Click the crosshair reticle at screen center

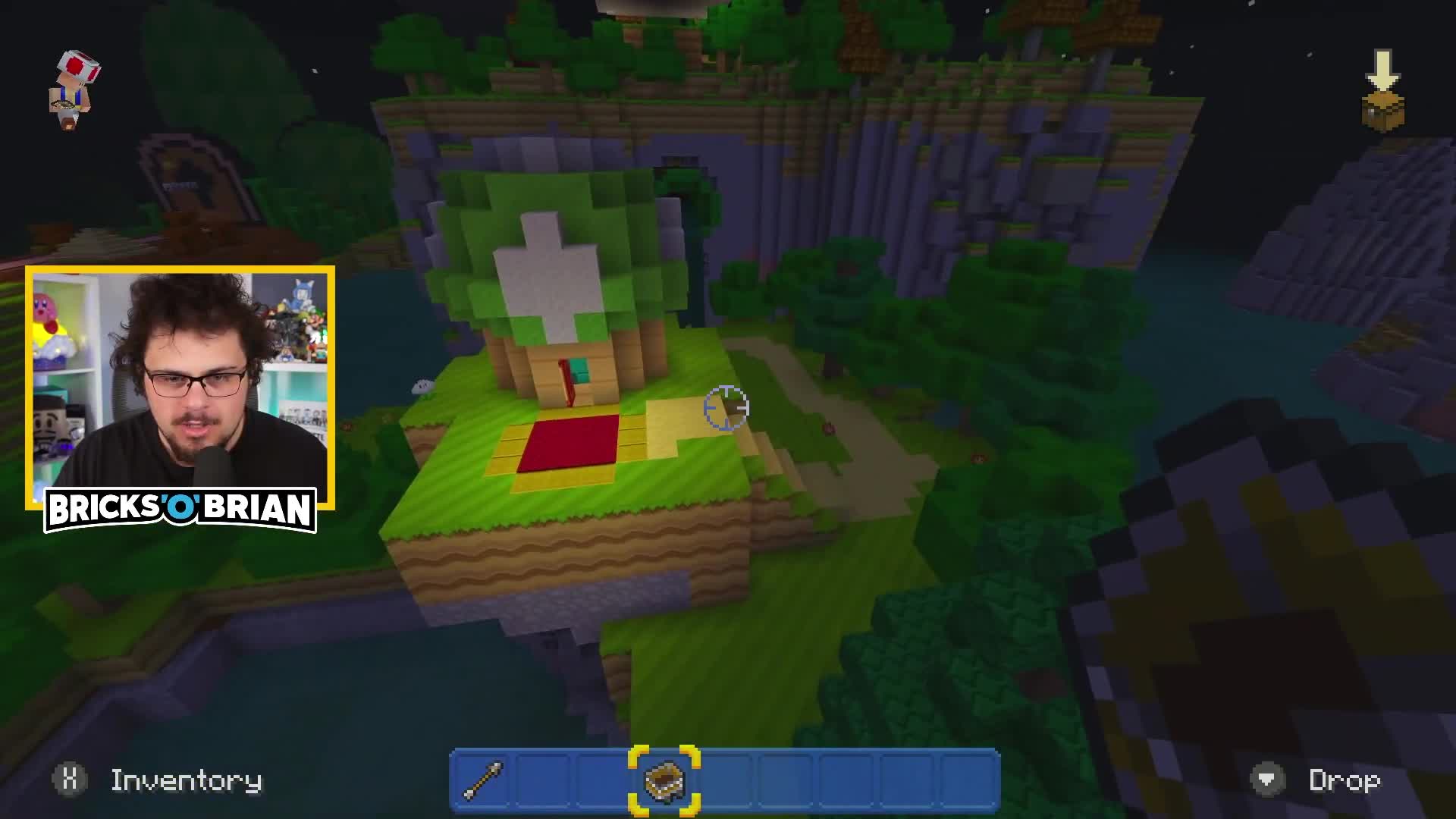click(726, 408)
